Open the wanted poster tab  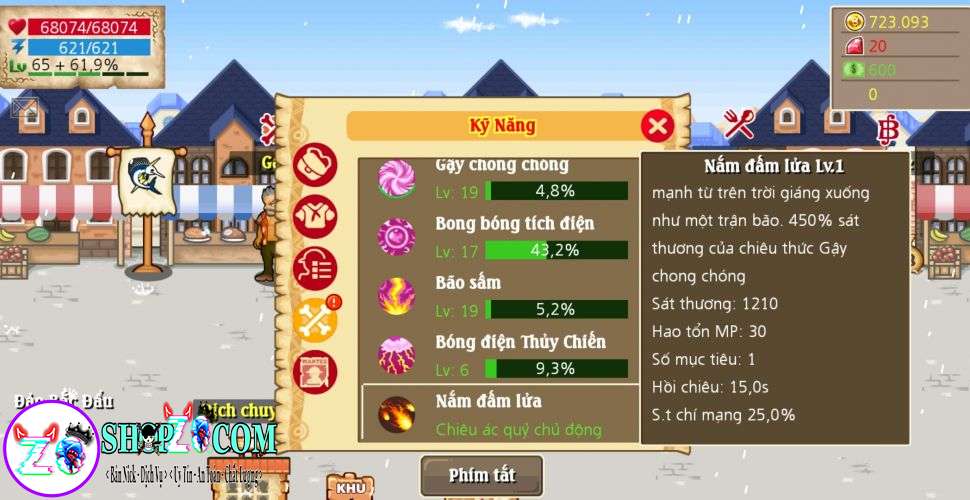[x=314, y=371]
